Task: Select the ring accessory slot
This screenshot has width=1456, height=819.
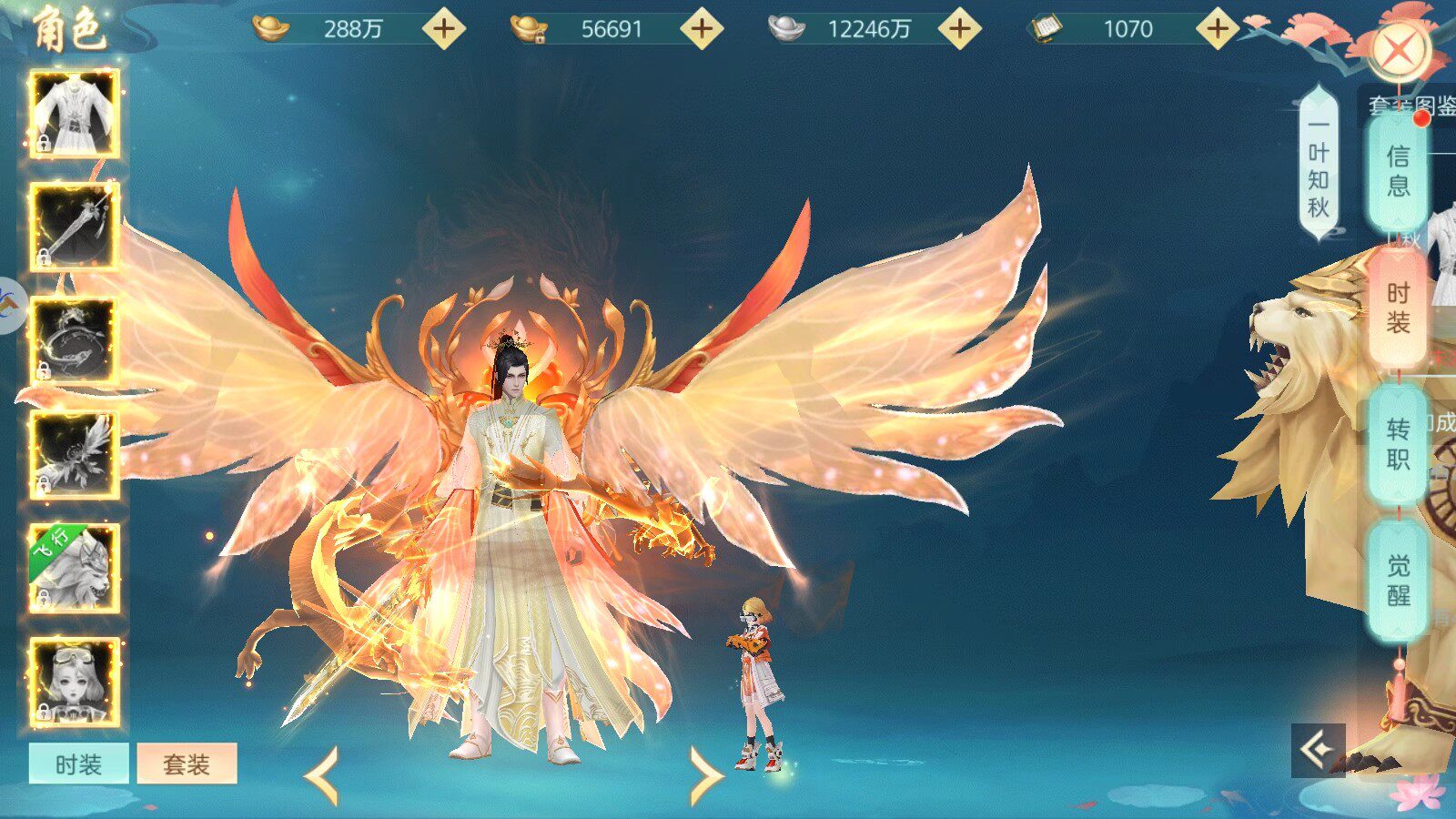Action: tap(75, 340)
